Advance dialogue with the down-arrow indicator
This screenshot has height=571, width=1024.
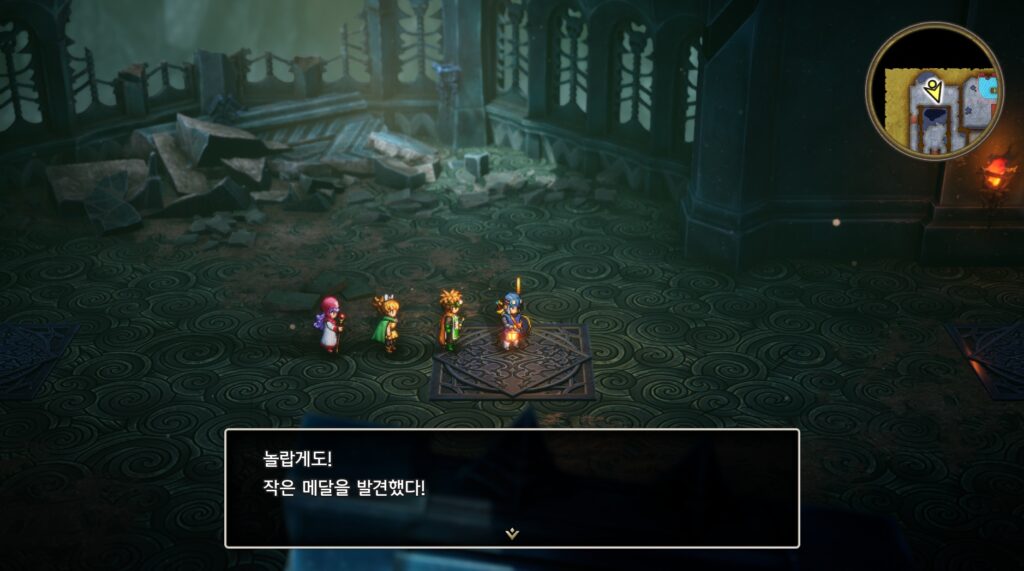coord(512,534)
